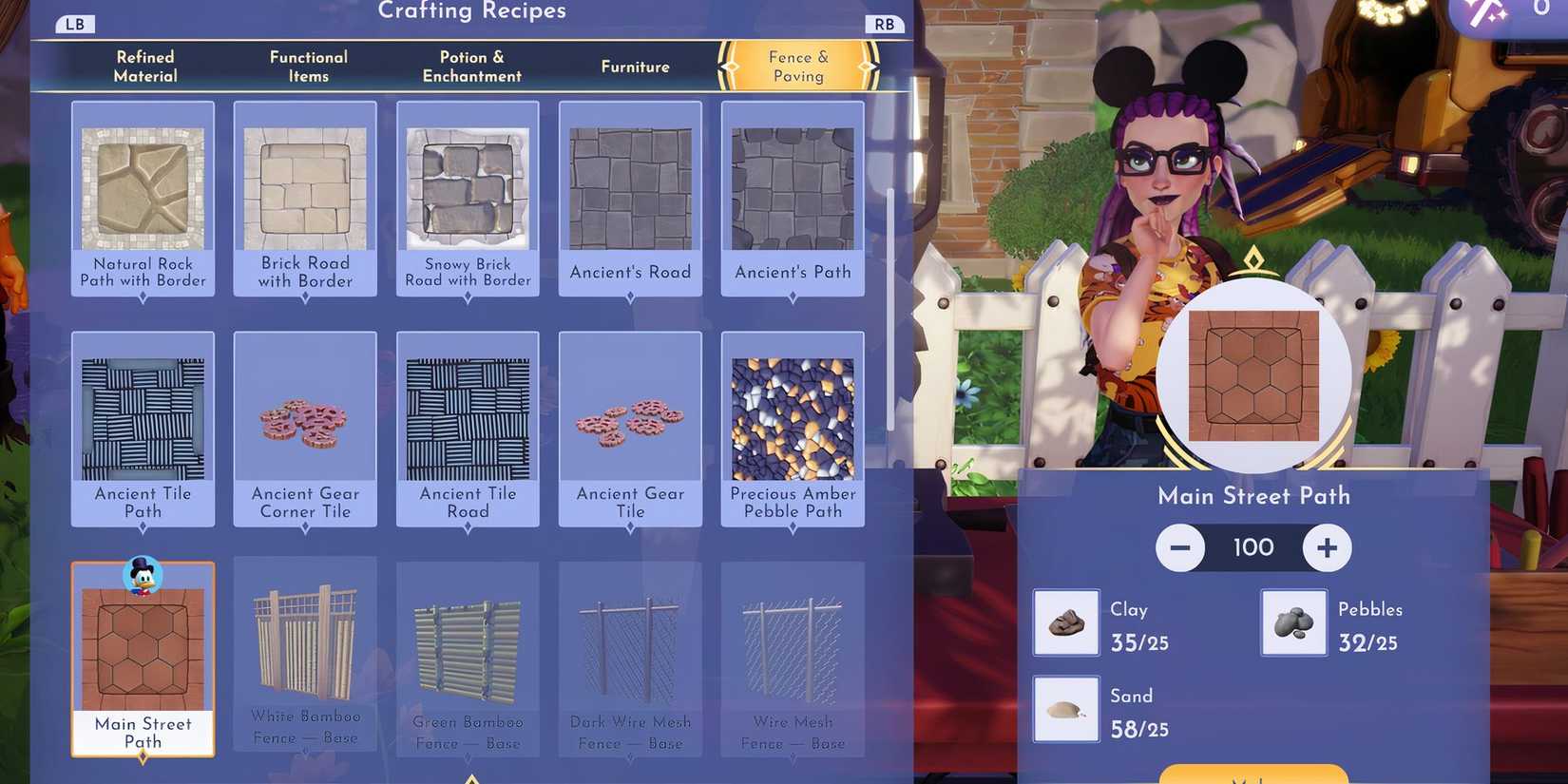Decrease the craft quantity with the minus button
Viewport: 1568px width, 784px height.
tap(1180, 547)
